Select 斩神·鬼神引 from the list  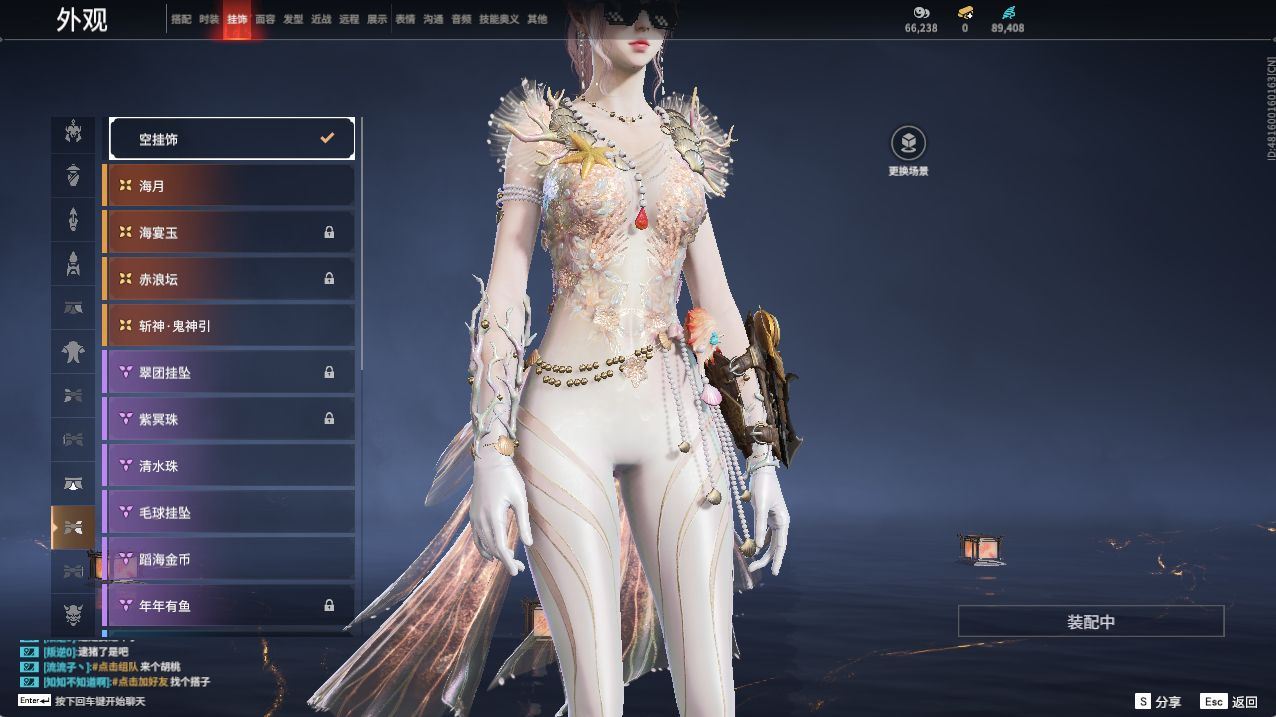pyautogui.click(x=229, y=326)
